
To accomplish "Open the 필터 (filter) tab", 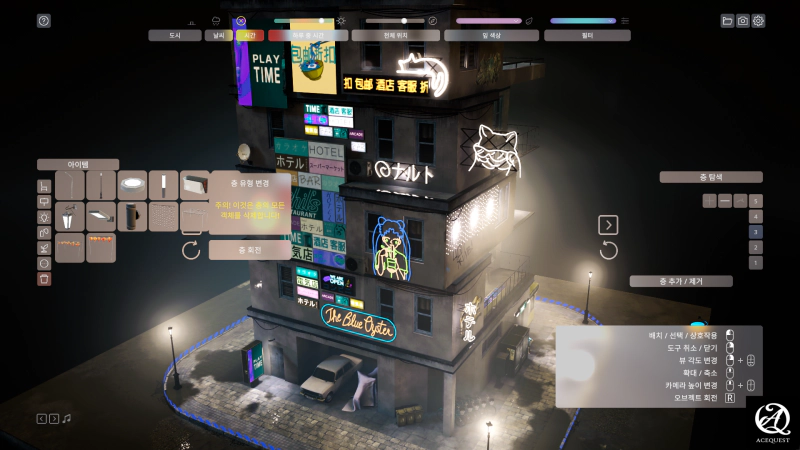I will 588,35.
